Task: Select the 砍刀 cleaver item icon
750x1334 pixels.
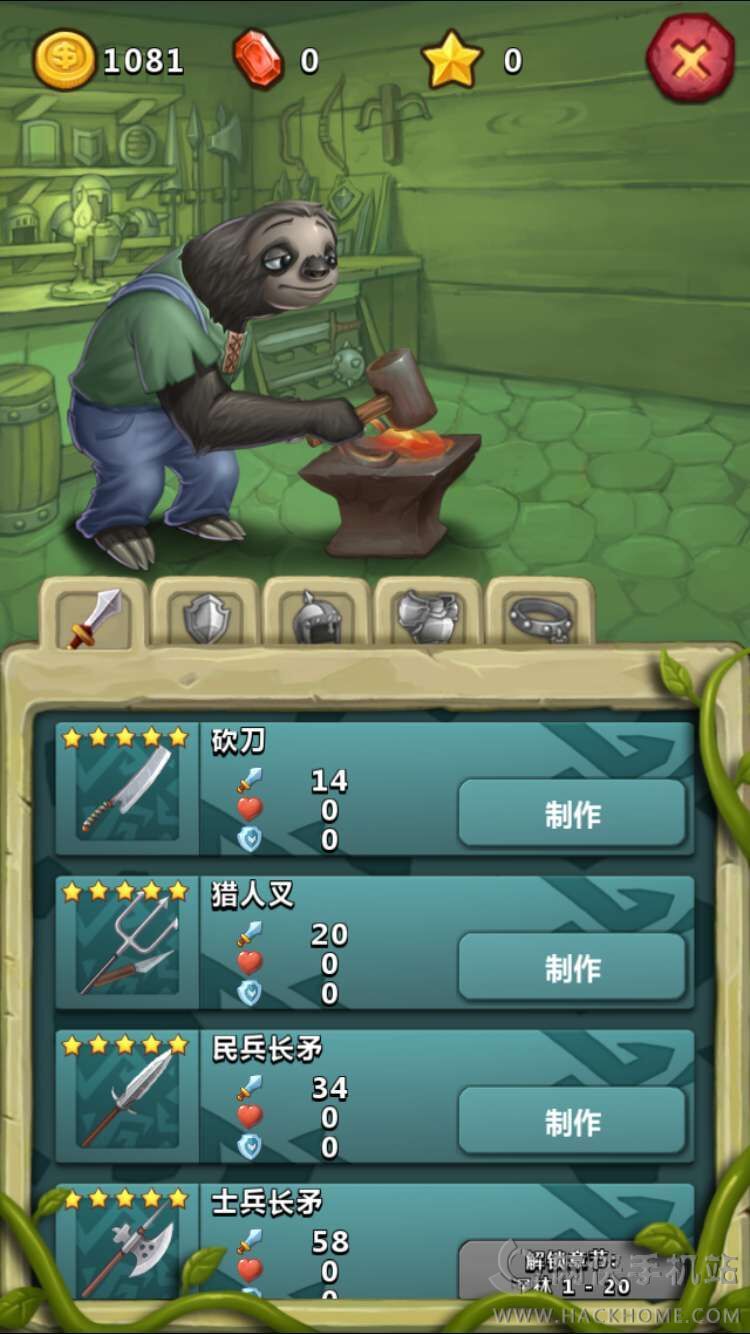Action: (127, 792)
